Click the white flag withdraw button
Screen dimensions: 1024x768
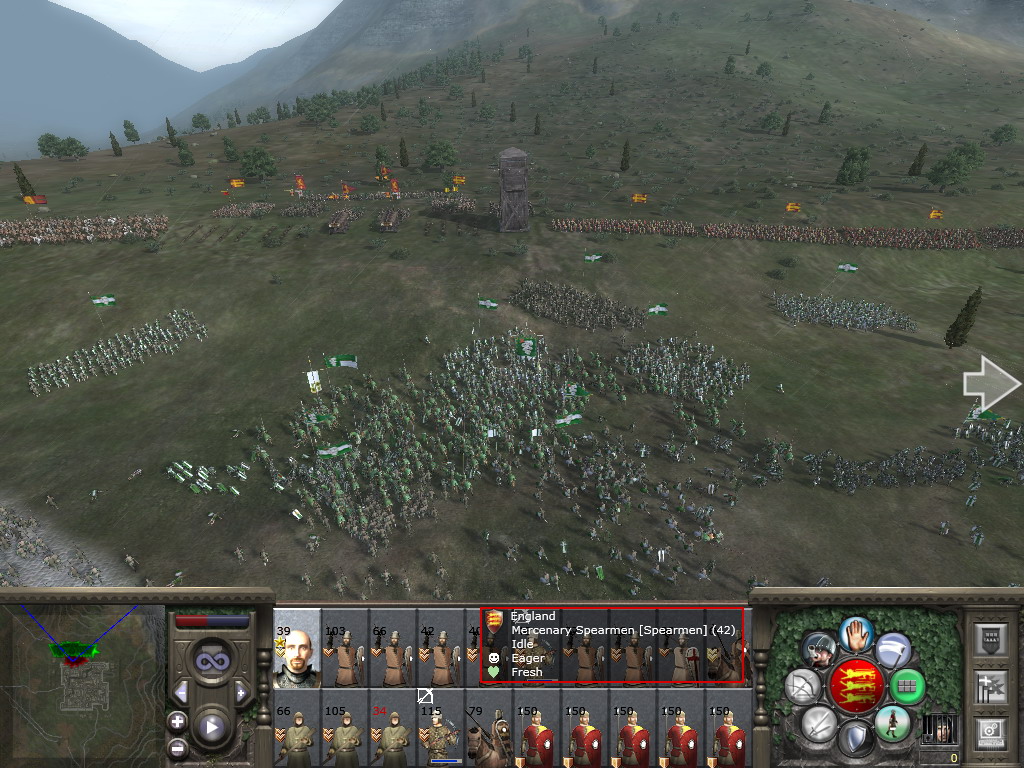tap(893, 650)
